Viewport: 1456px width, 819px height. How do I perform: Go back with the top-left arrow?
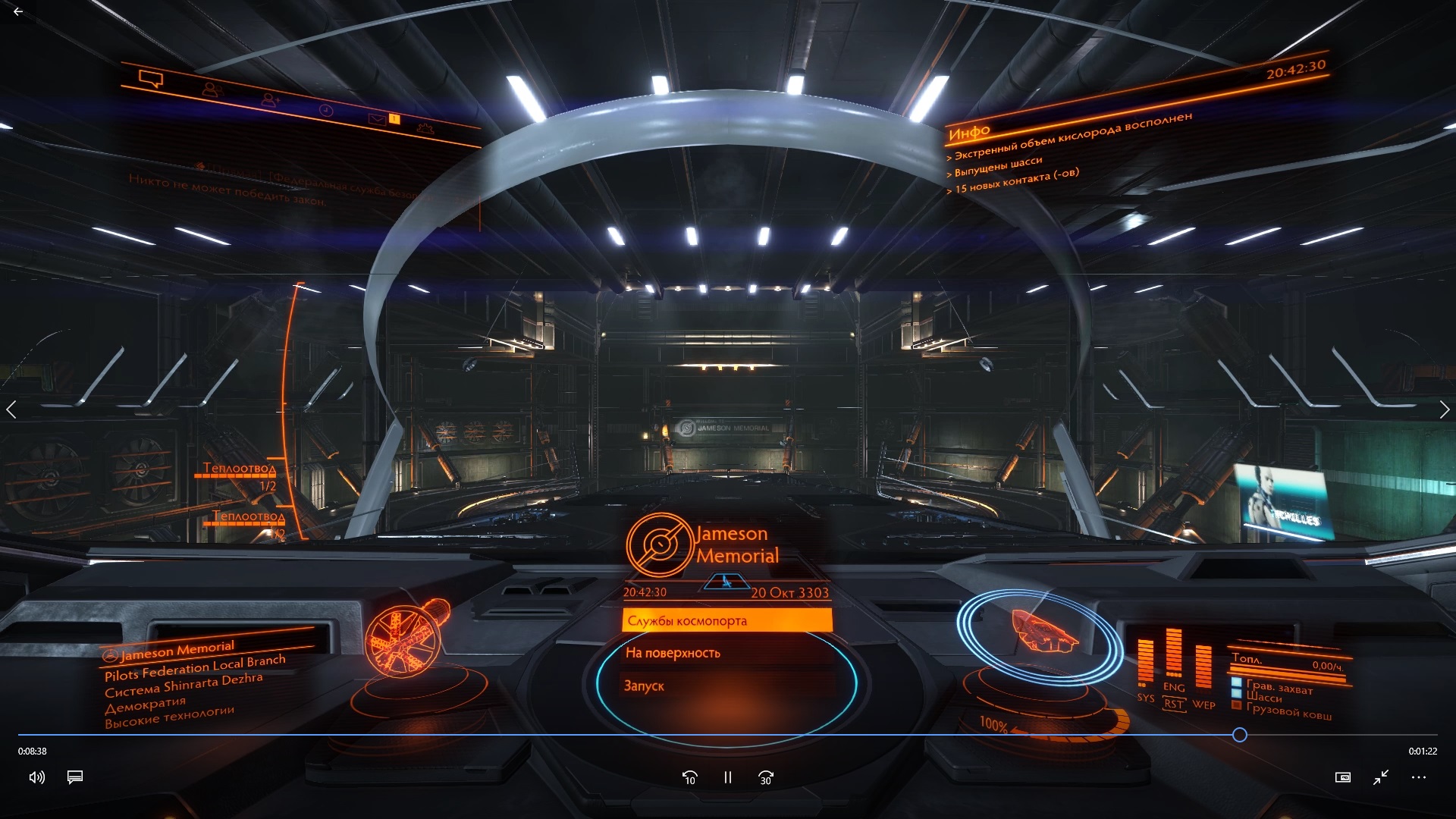[18, 11]
